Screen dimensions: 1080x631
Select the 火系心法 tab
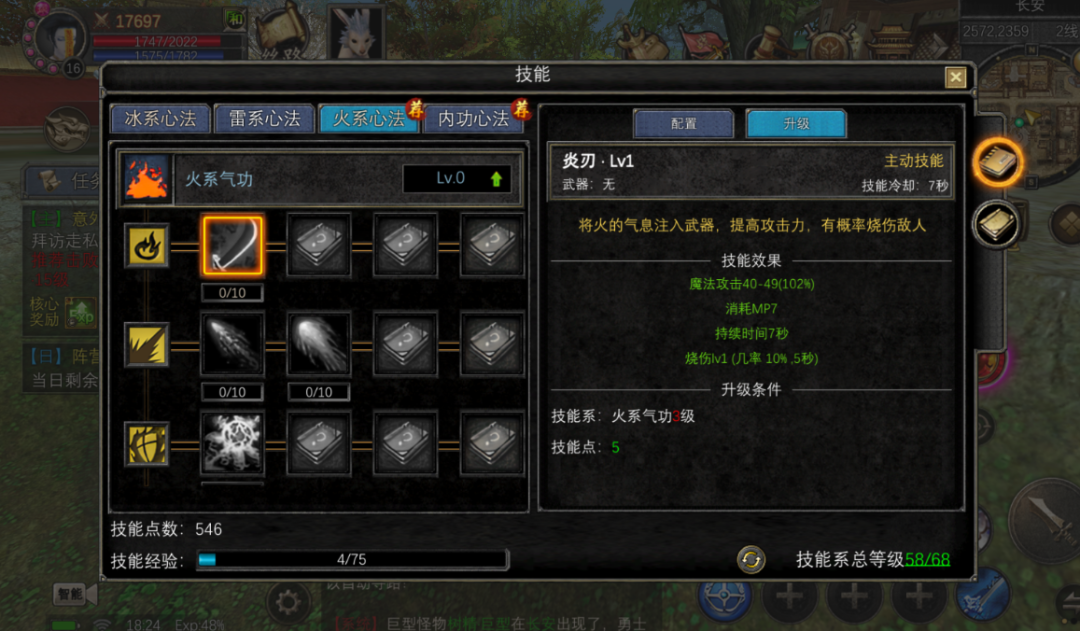point(368,119)
